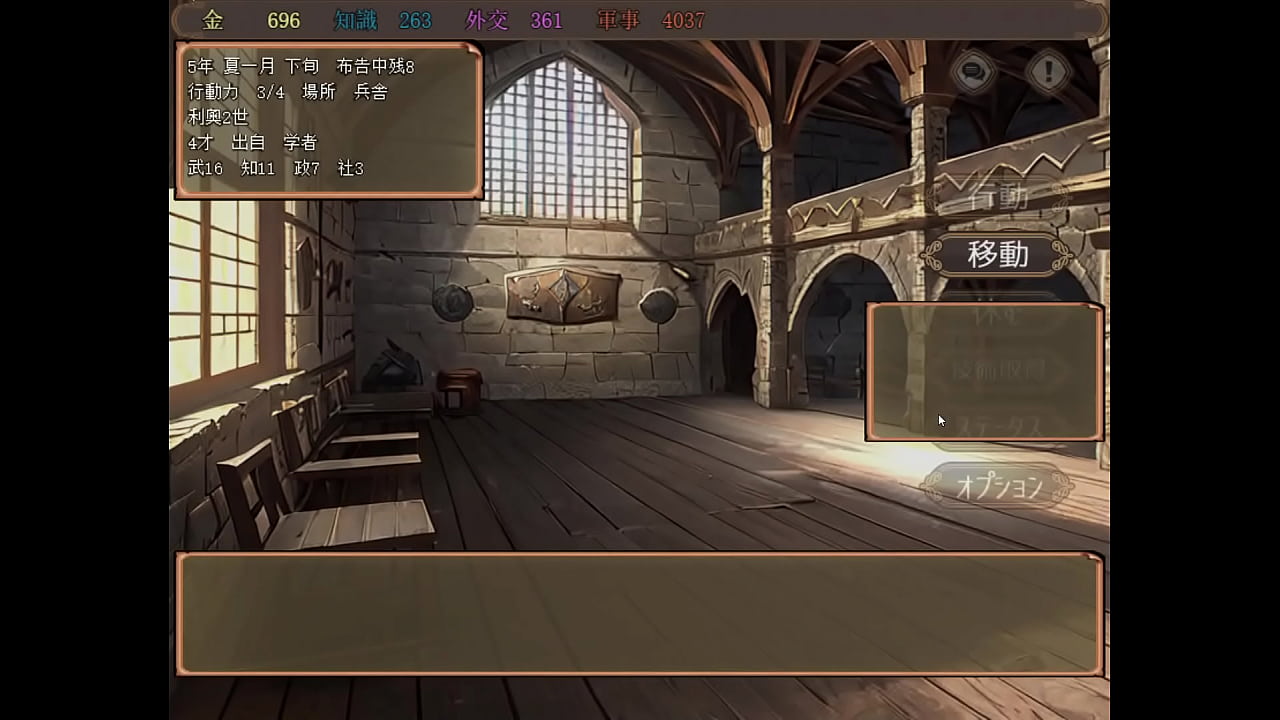Viewport: 1280px width, 720px height.
Task: Choose the 行動 (Action) menu option
Action: click(997, 197)
